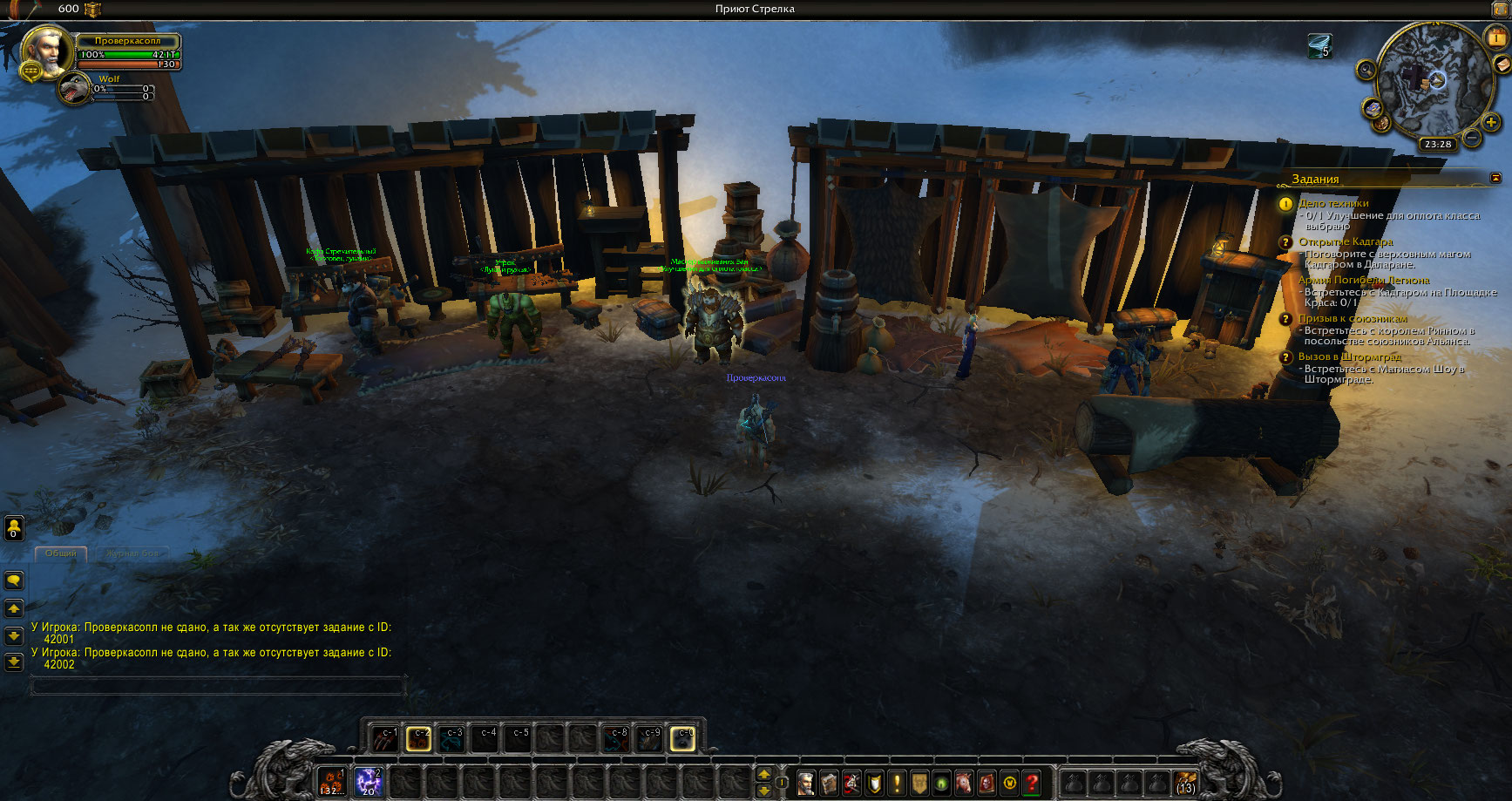Click the tornado buff icon with 5
Screen dimensions: 1512x801
coord(1319,45)
